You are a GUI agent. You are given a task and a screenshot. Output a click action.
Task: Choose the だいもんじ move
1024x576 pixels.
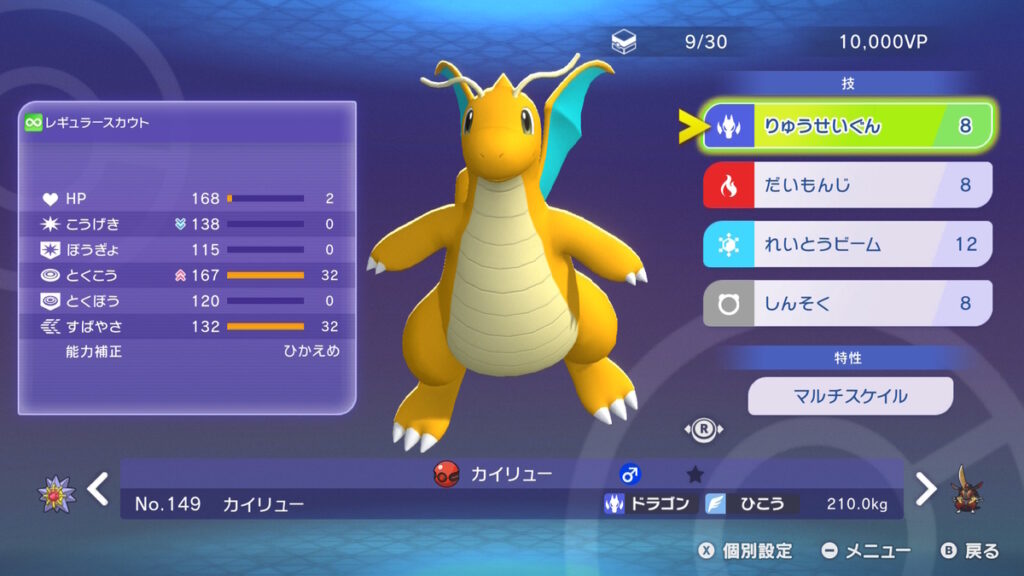click(x=847, y=185)
